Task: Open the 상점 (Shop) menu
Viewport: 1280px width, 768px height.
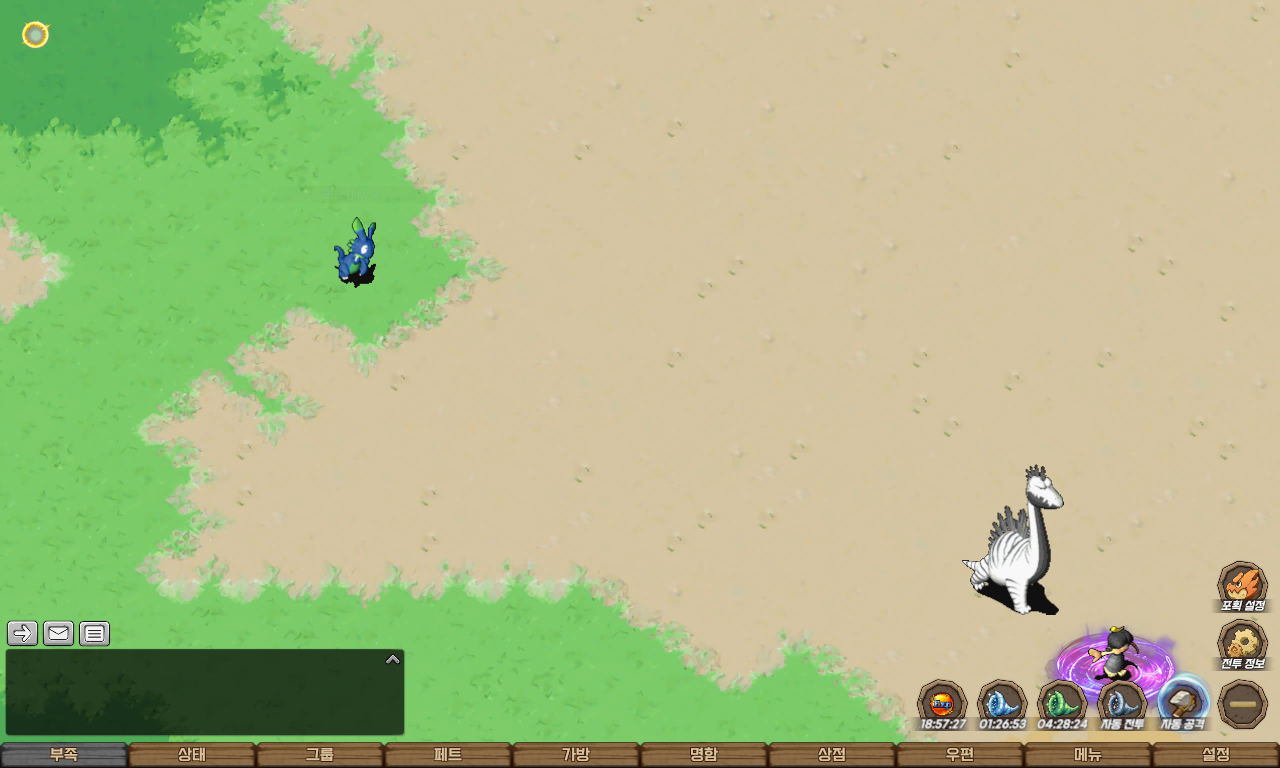Action: 832,755
